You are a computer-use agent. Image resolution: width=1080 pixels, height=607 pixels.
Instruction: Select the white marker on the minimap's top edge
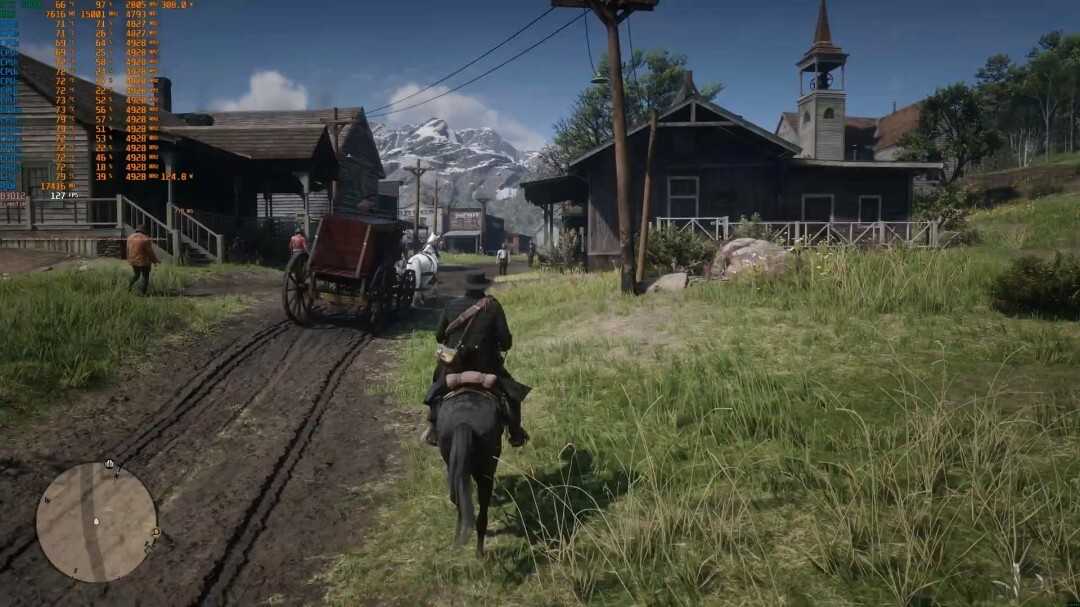tap(109, 465)
